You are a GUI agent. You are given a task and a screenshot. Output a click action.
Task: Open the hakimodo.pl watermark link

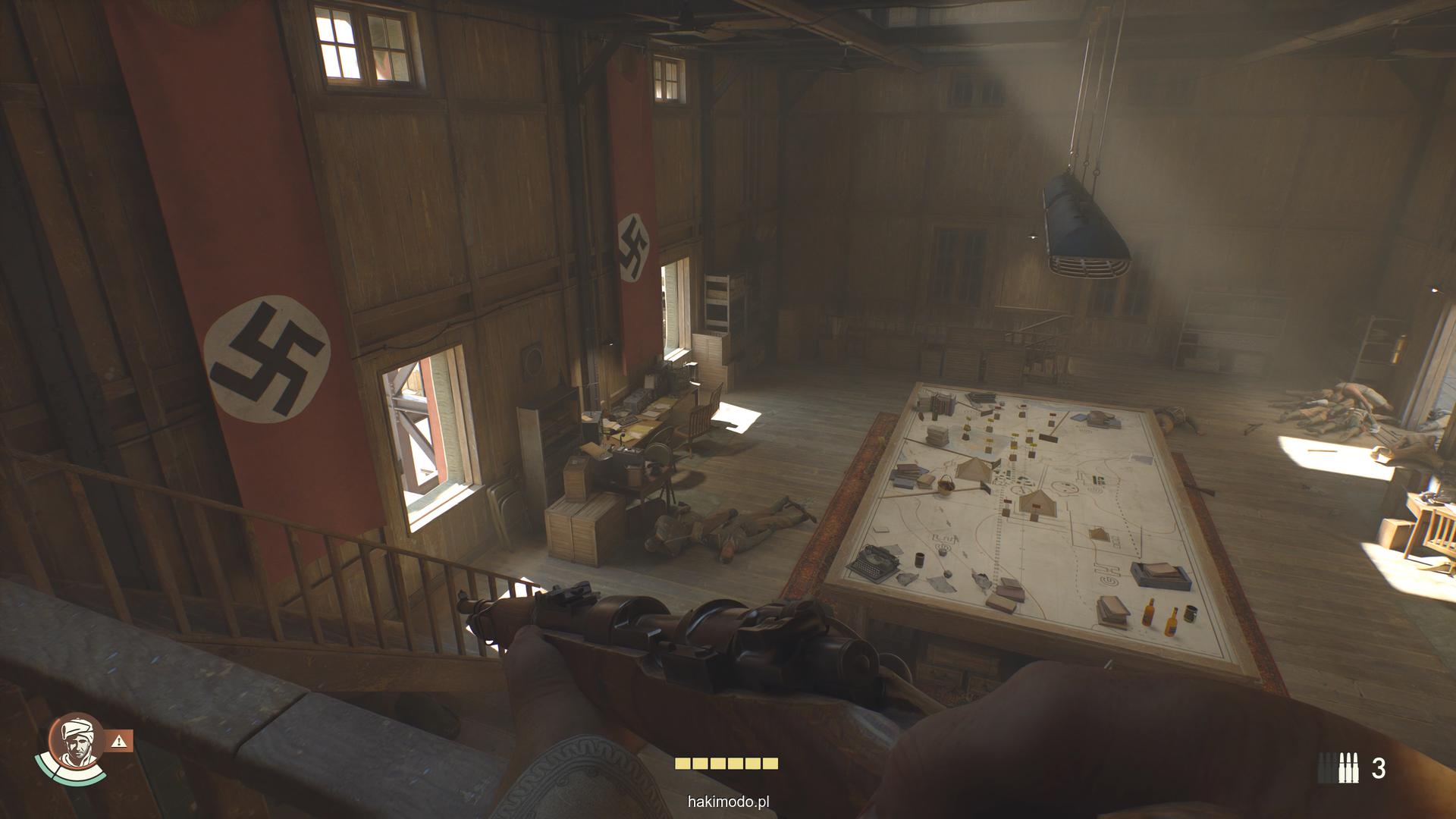coord(727,801)
